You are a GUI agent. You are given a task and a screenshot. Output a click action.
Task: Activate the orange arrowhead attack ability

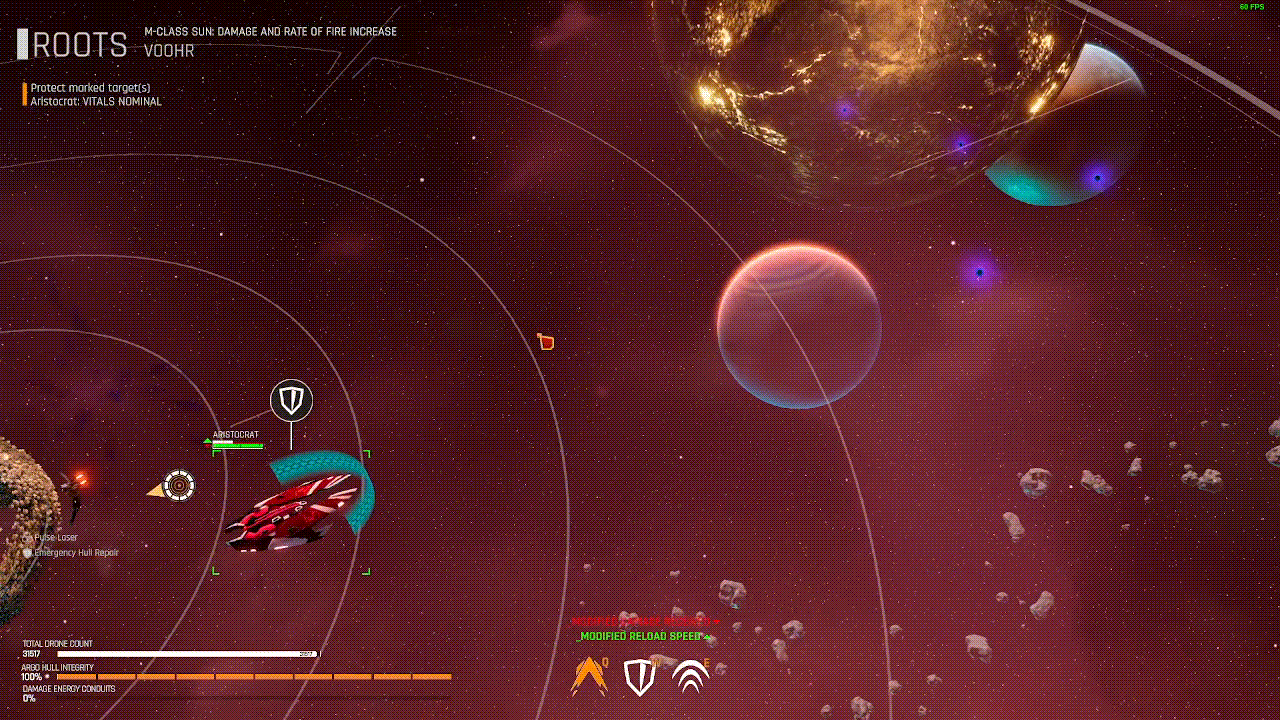[x=589, y=677]
